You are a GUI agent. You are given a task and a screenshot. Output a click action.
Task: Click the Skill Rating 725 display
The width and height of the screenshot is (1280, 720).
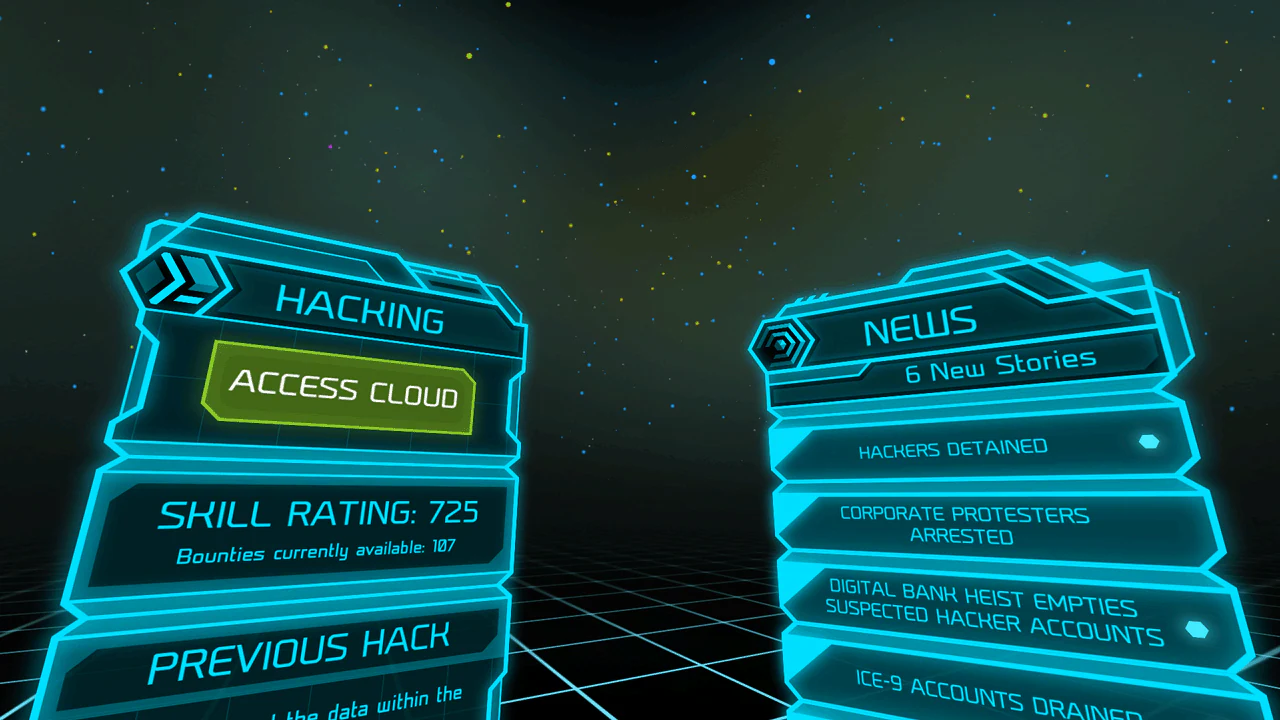322,513
